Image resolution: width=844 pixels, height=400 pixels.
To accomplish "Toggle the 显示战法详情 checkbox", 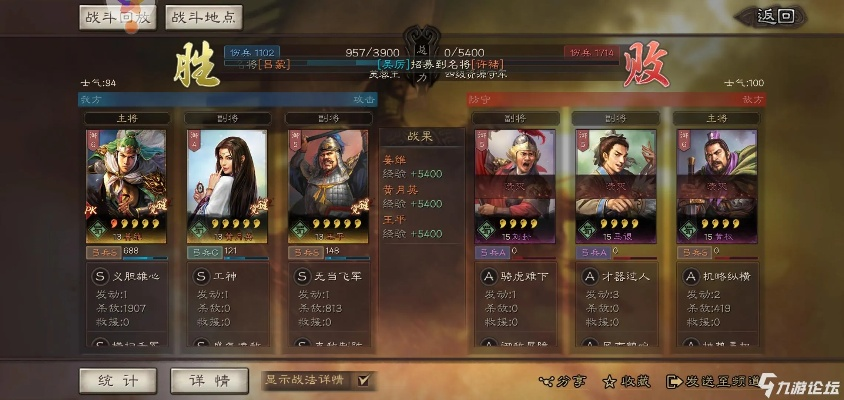I will click(x=363, y=380).
